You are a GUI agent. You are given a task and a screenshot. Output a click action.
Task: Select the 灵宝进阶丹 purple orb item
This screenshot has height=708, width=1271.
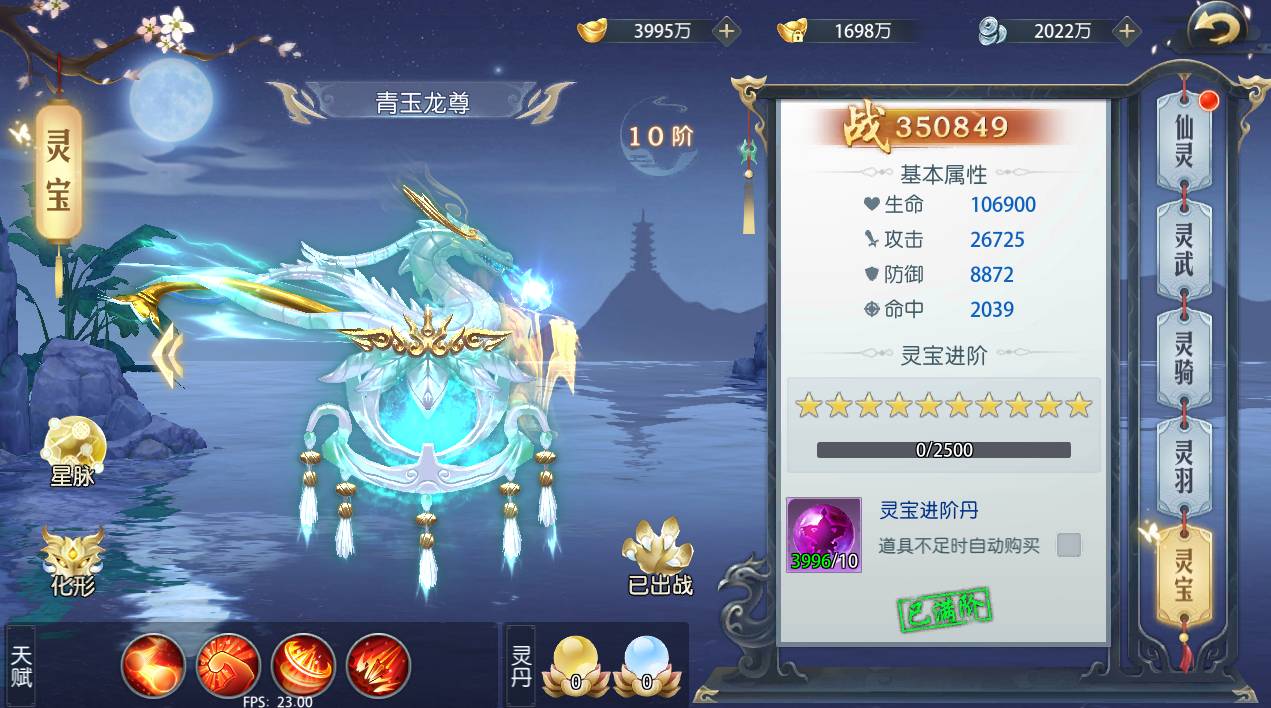[824, 535]
